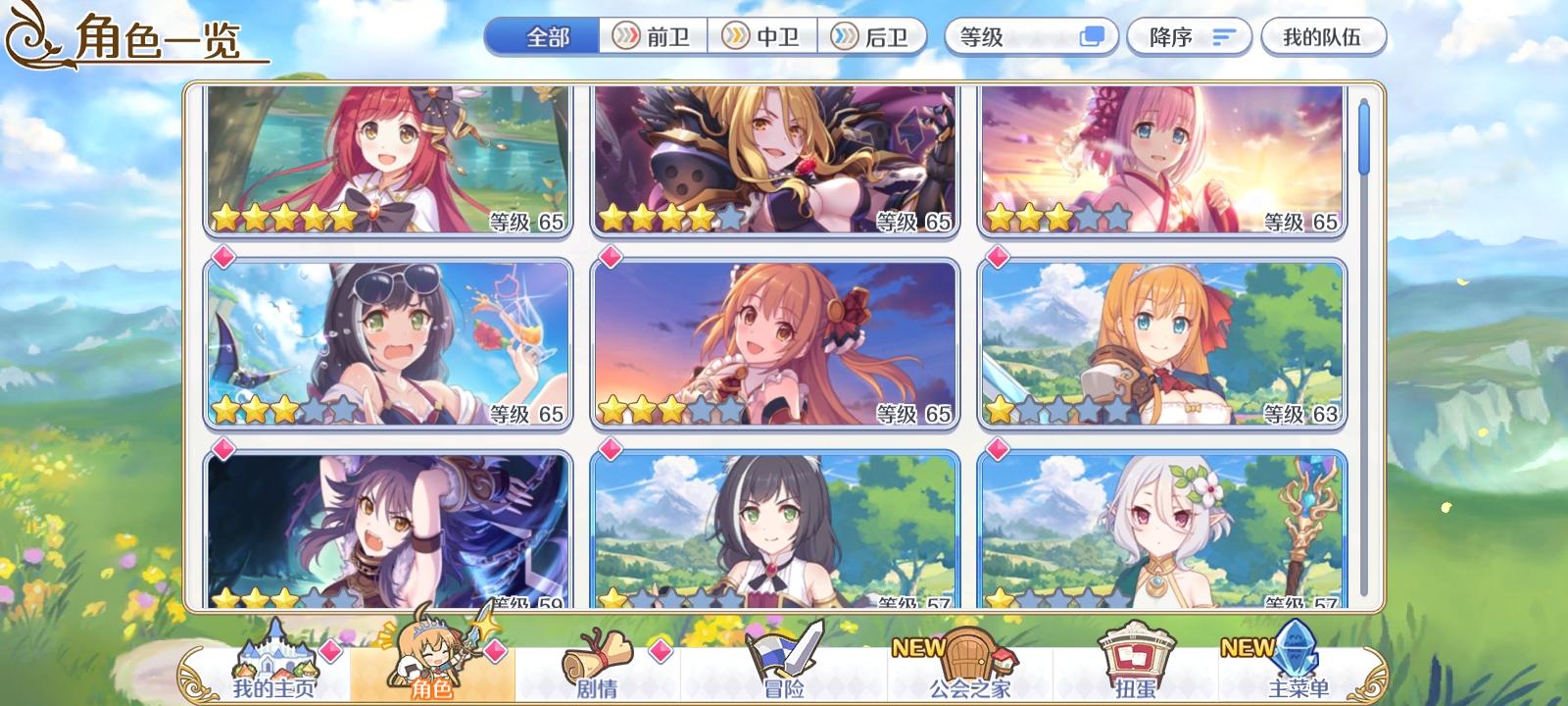Select the summer Kyaru card with sunglasses
The image size is (1568, 706).
click(x=389, y=343)
